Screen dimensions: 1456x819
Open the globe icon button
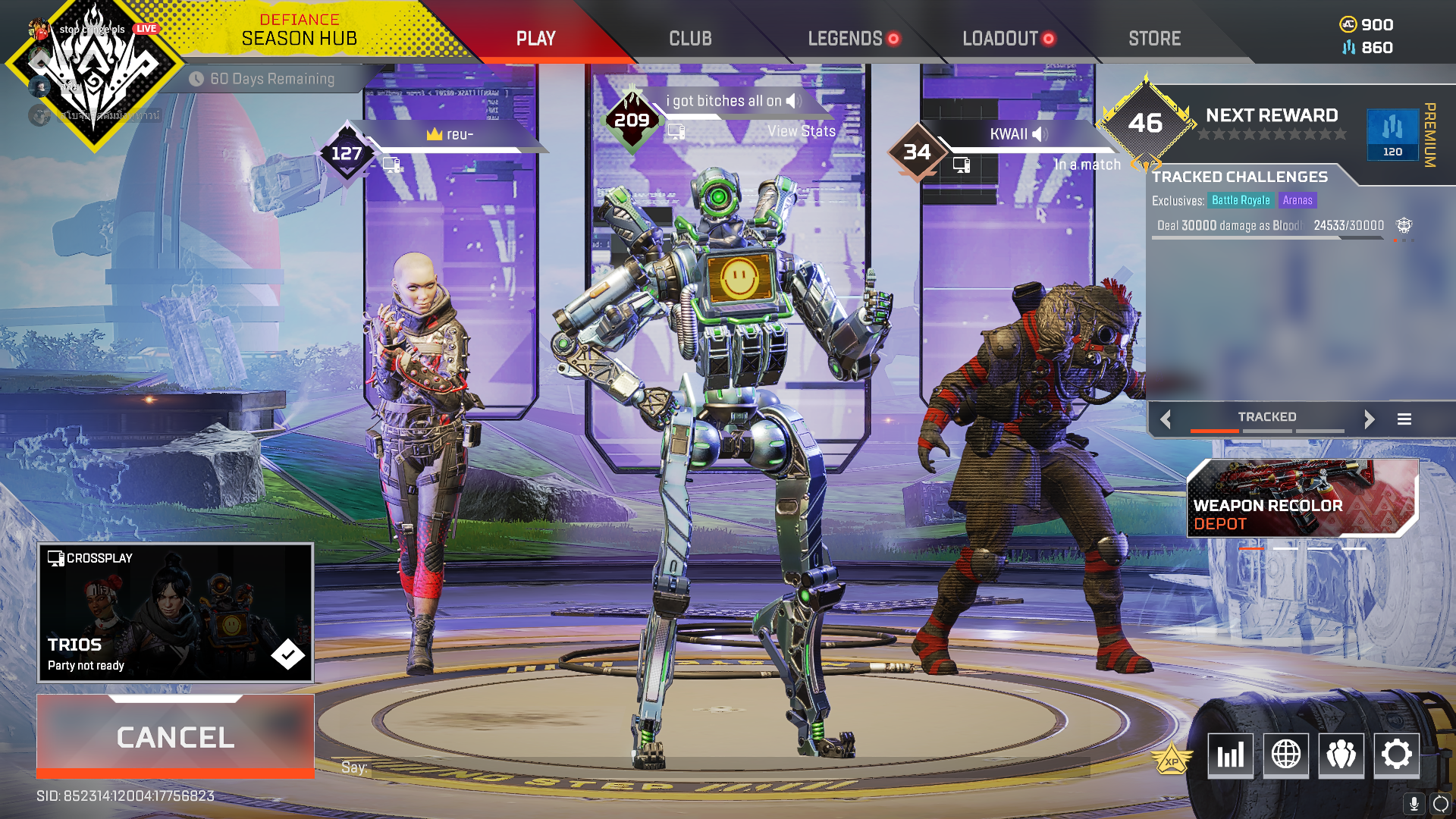1285,755
